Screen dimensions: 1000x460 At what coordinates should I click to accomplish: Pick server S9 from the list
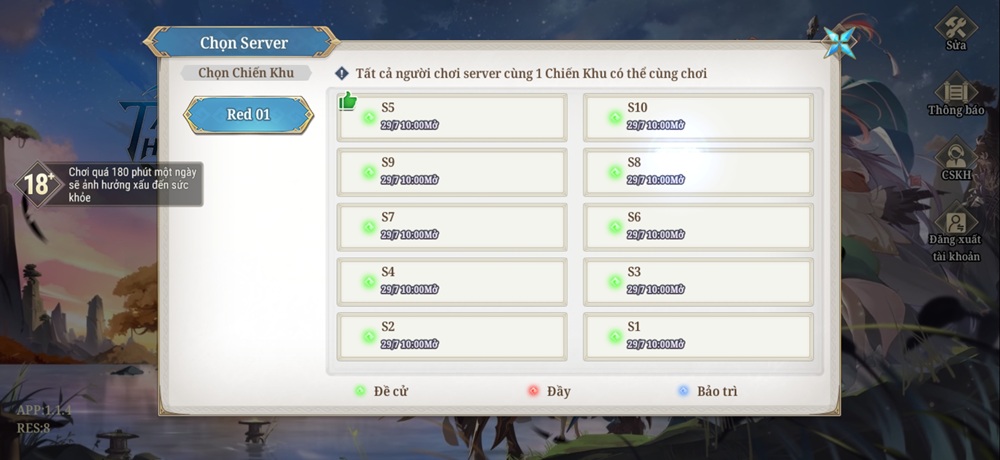point(452,172)
